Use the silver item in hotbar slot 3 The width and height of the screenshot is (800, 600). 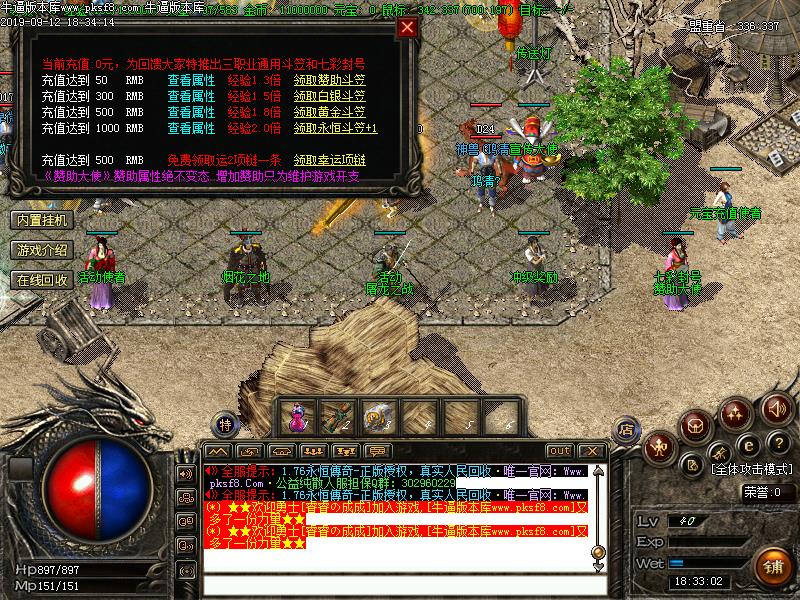tap(378, 415)
